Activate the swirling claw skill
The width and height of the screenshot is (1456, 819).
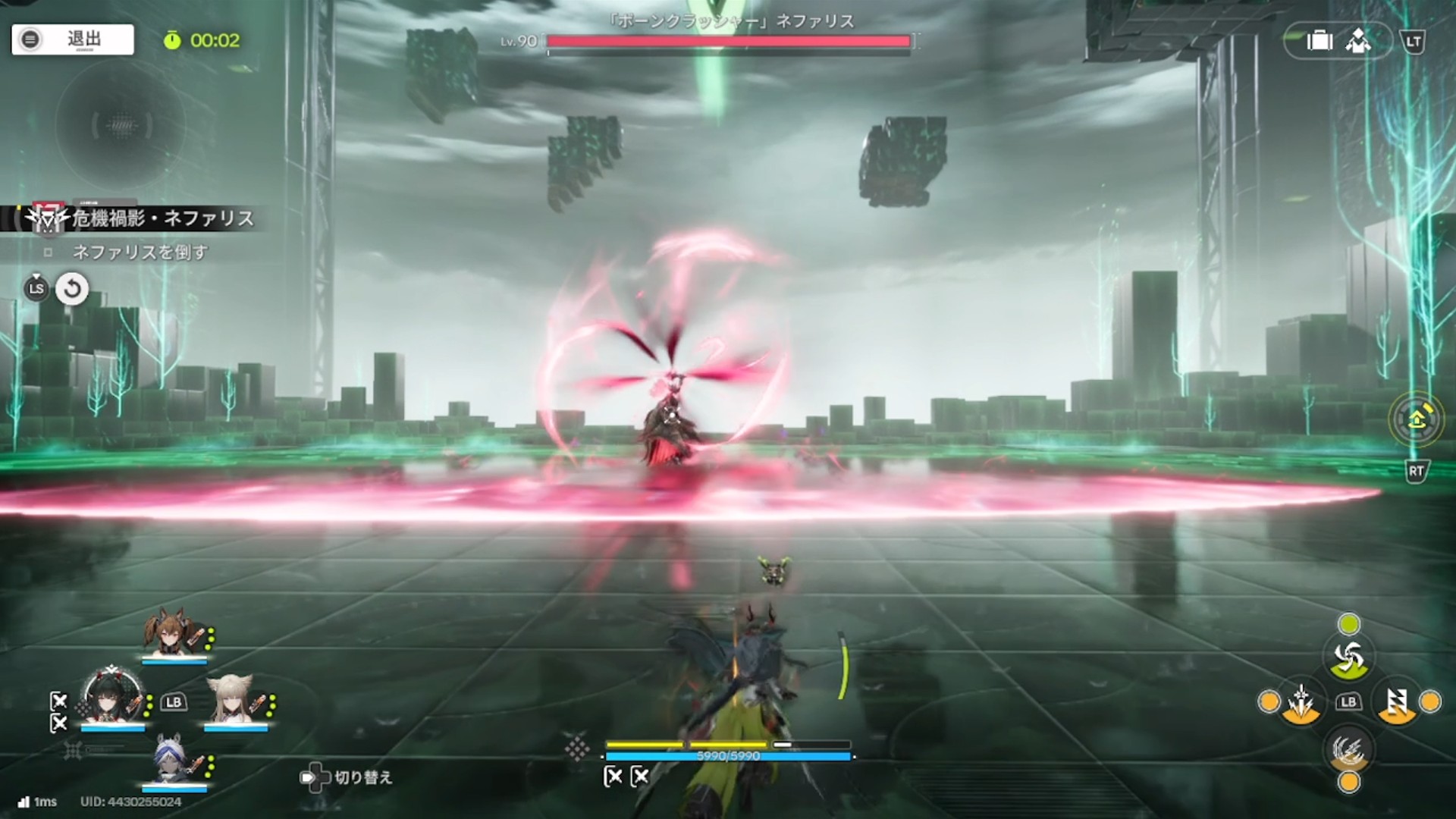coord(1348,750)
